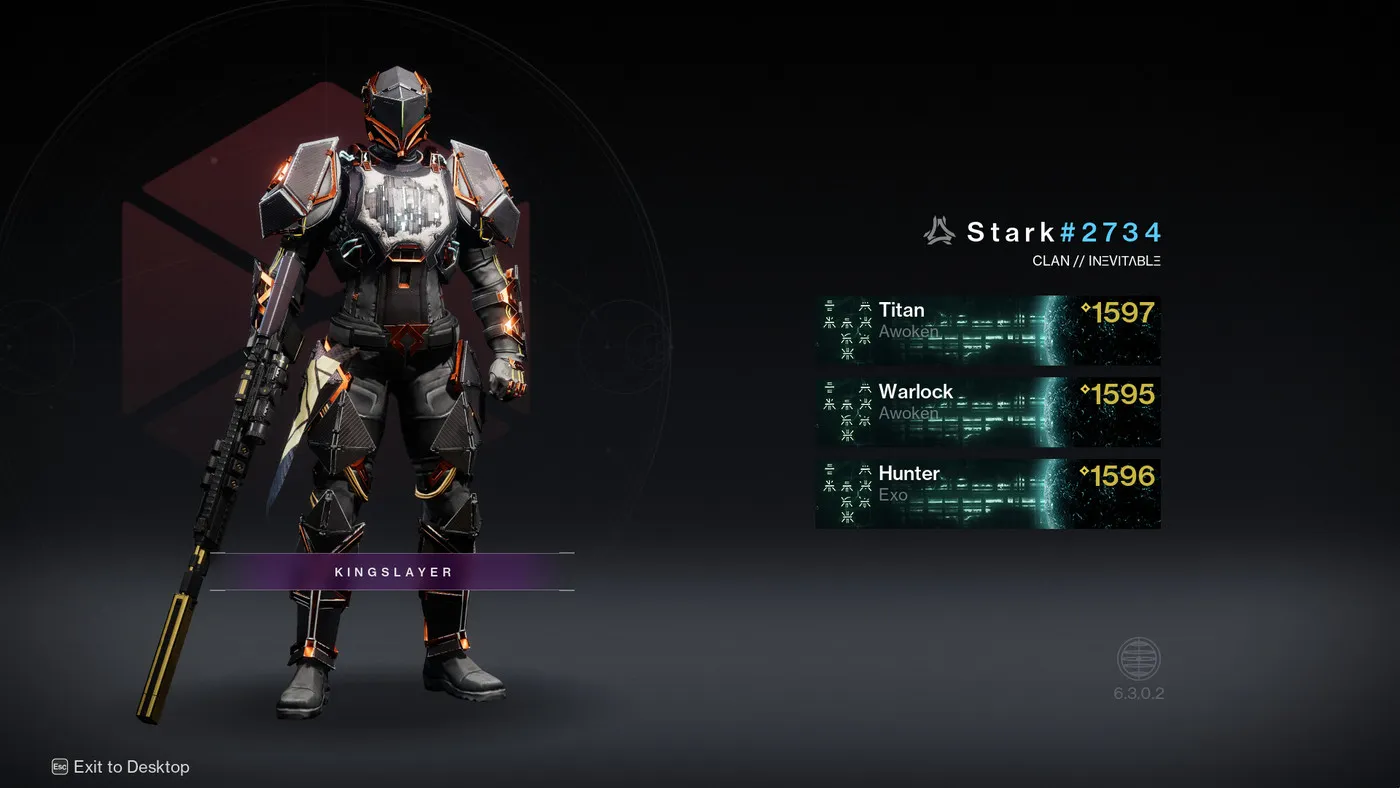The height and width of the screenshot is (788, 1400).
Task: Select the glyph cluster on the Warlock card
Action: point(845,412)
